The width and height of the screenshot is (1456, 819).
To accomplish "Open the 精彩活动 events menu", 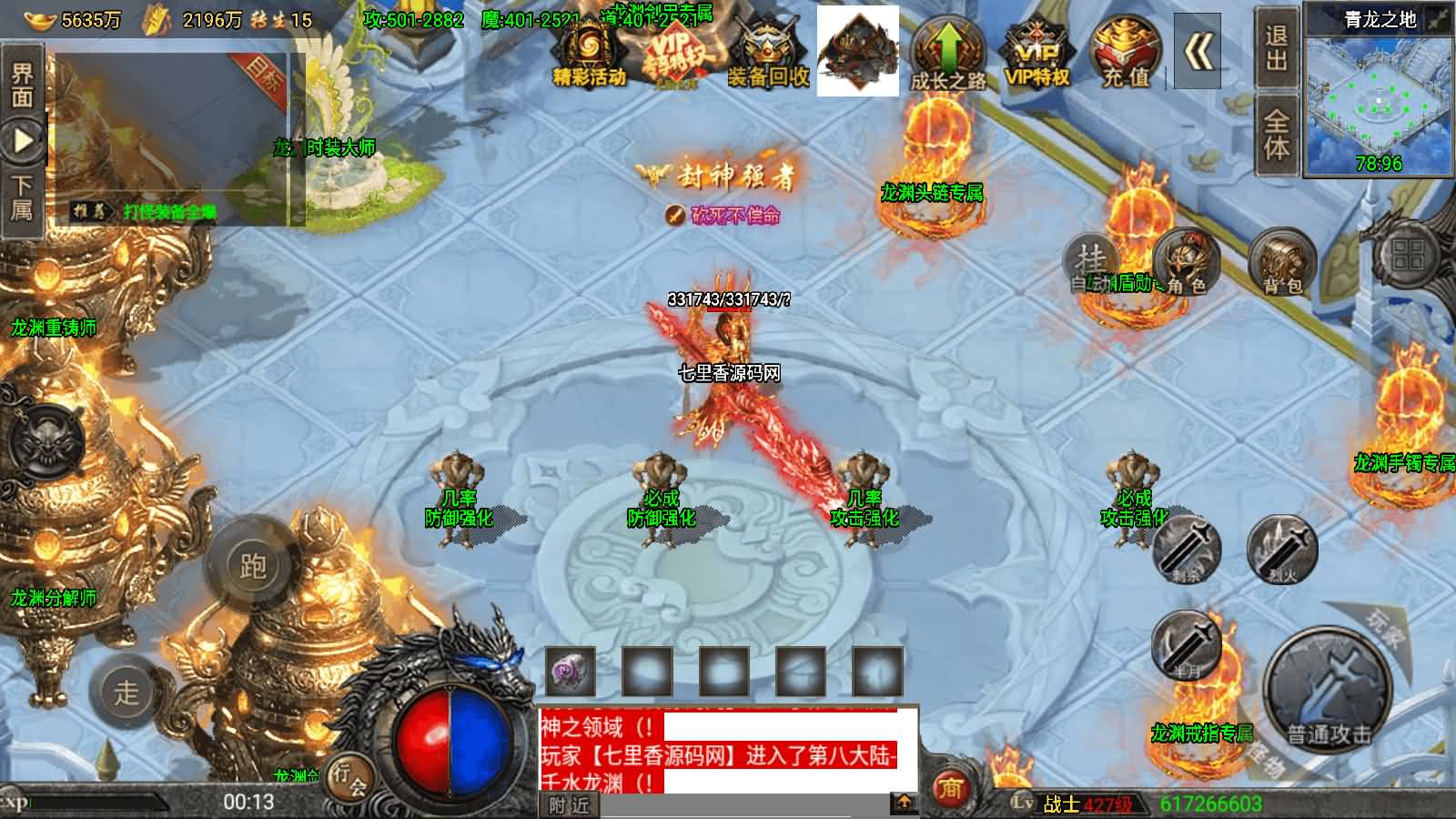I will click(x=589, y=53).
